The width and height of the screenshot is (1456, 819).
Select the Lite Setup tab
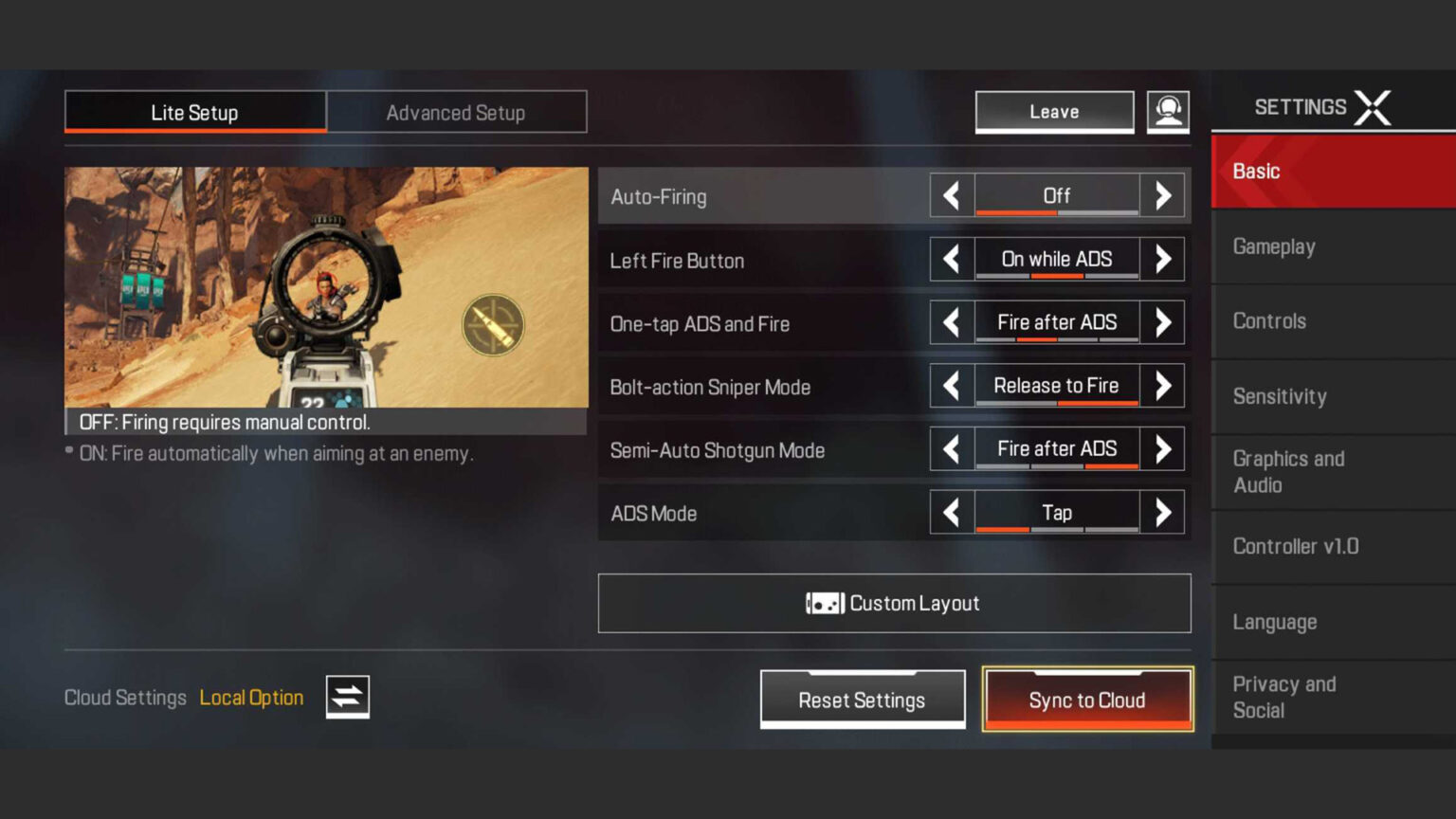click(x=195, y=113)
